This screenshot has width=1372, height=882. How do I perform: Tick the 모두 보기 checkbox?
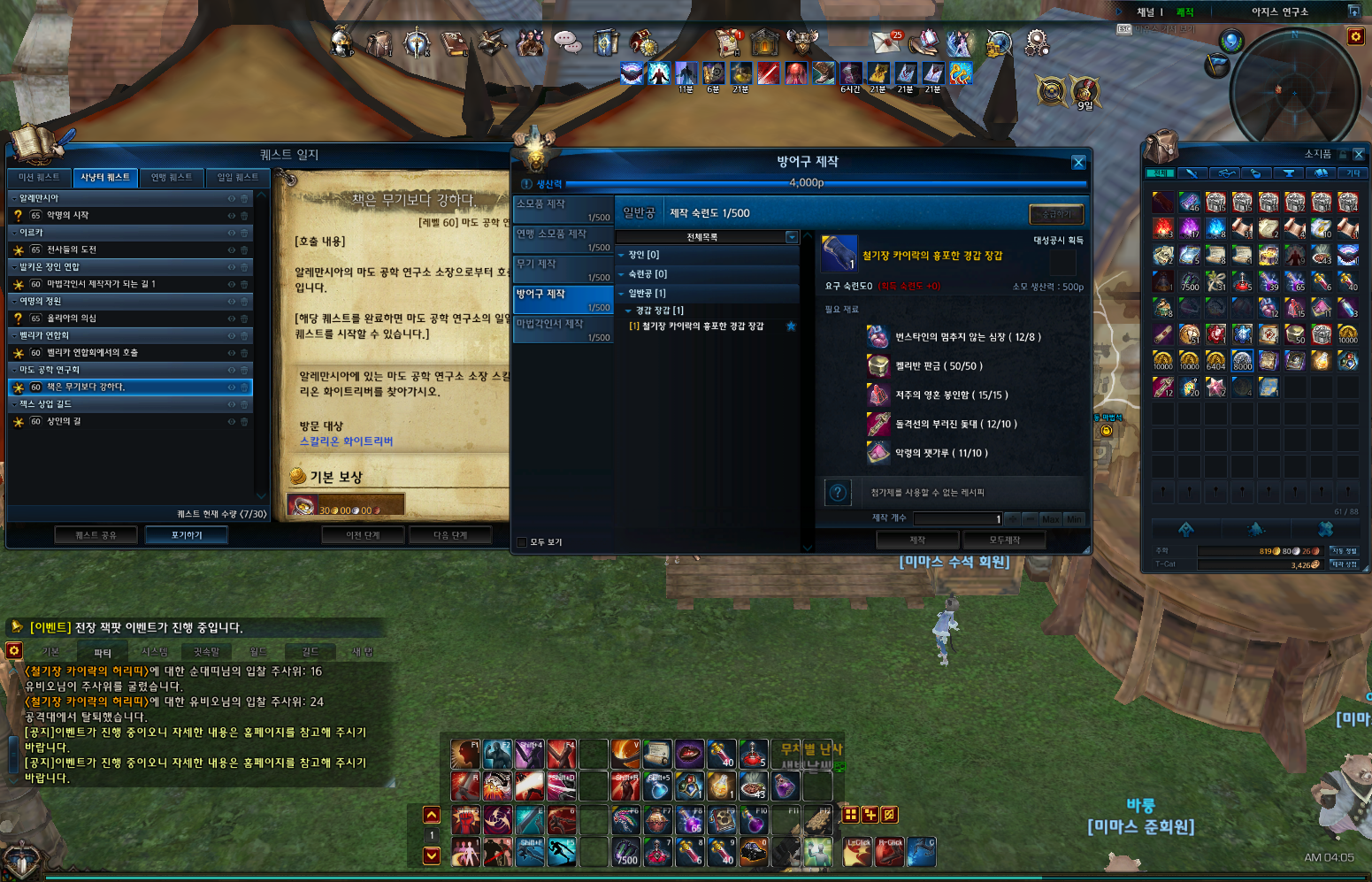[522, 542]
